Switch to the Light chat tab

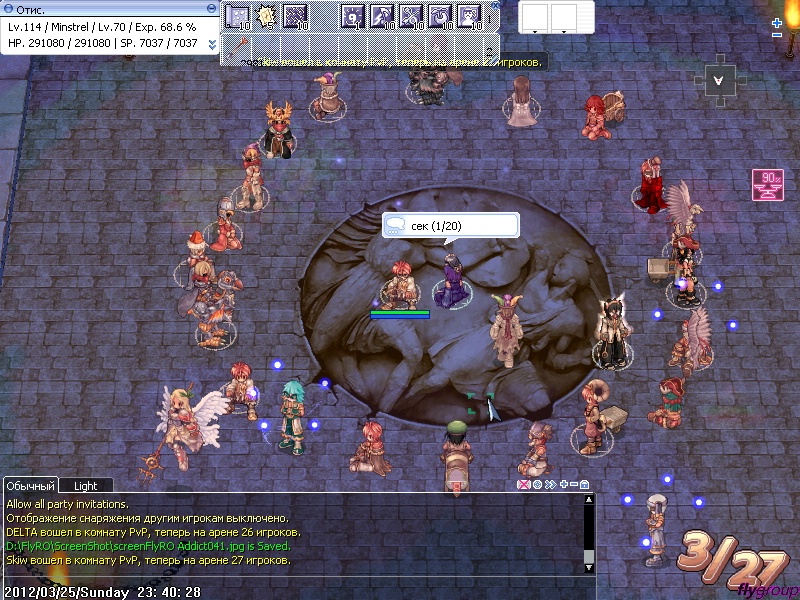tap(86, 485)
